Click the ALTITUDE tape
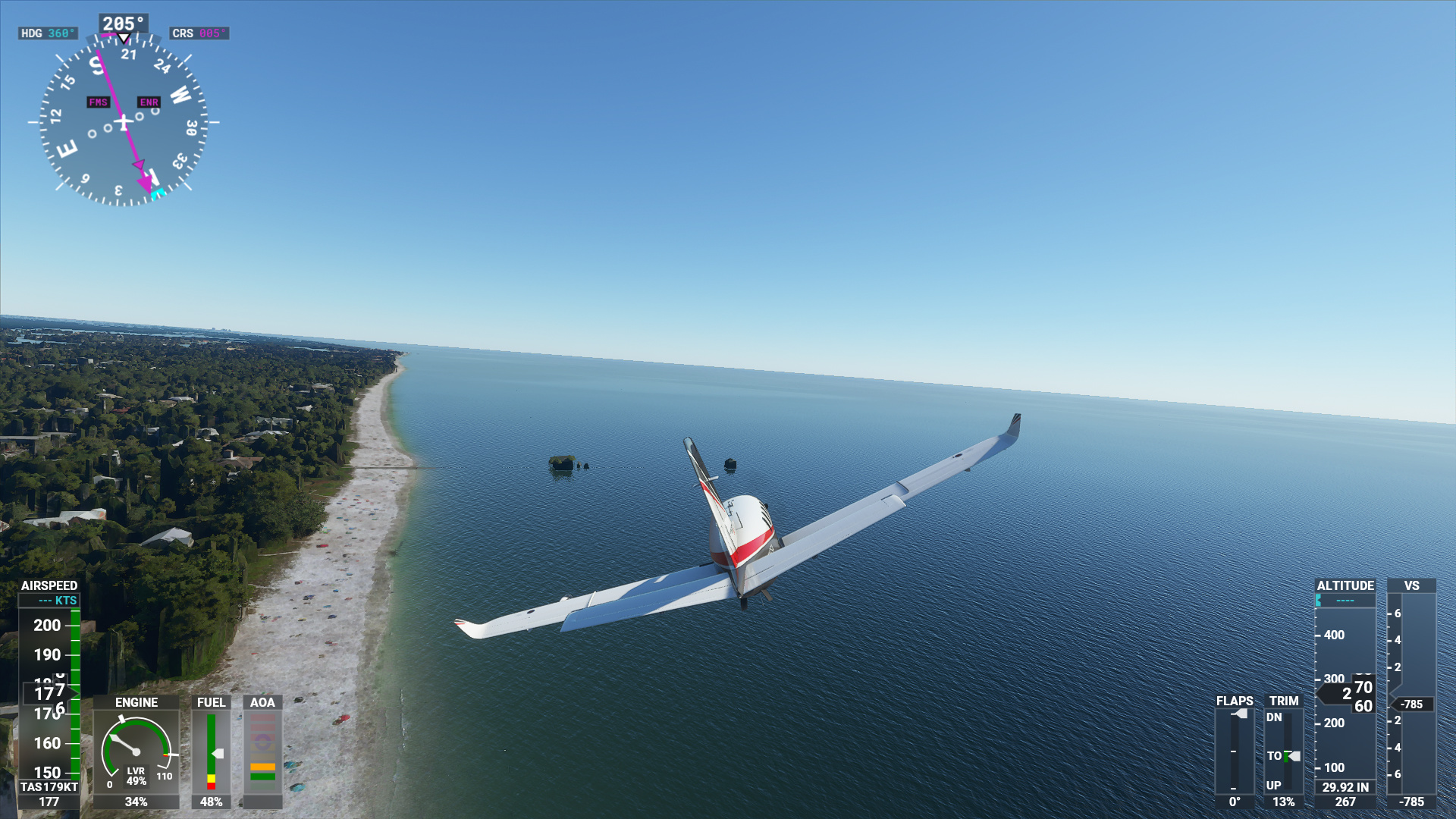 point(1345,692)
